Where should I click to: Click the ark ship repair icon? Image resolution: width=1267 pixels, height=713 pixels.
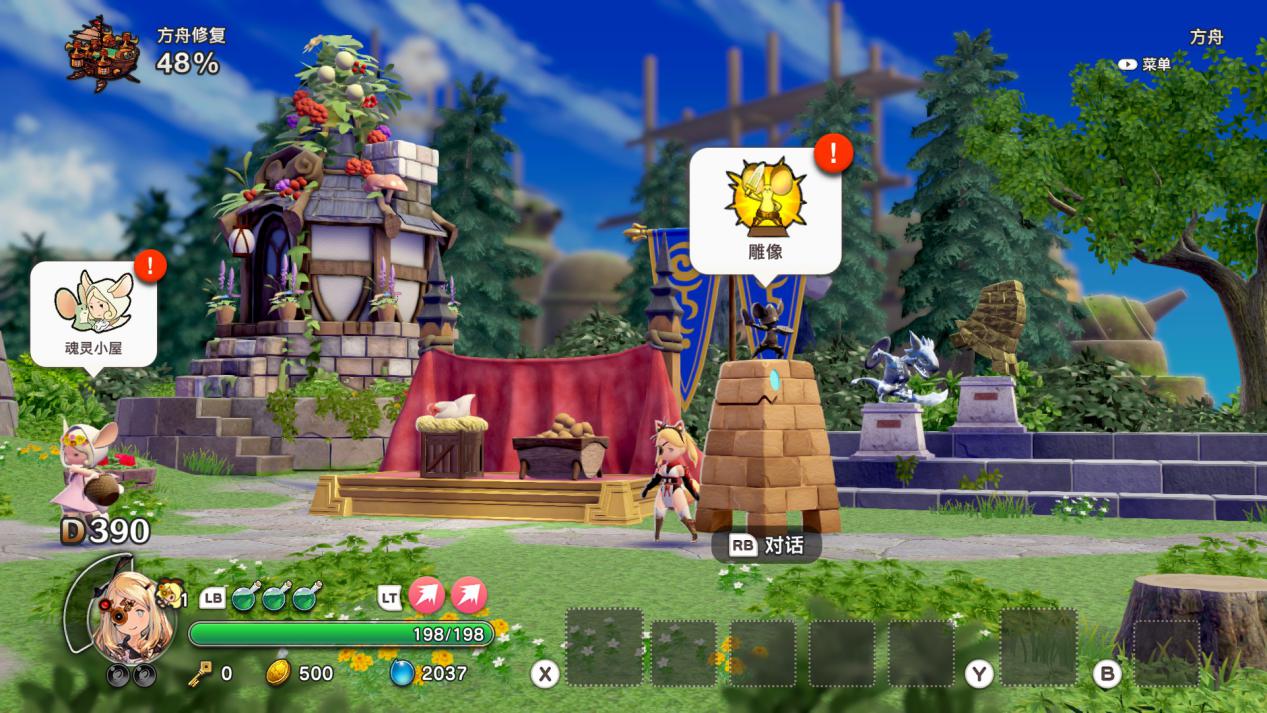[x=103, y=52]
